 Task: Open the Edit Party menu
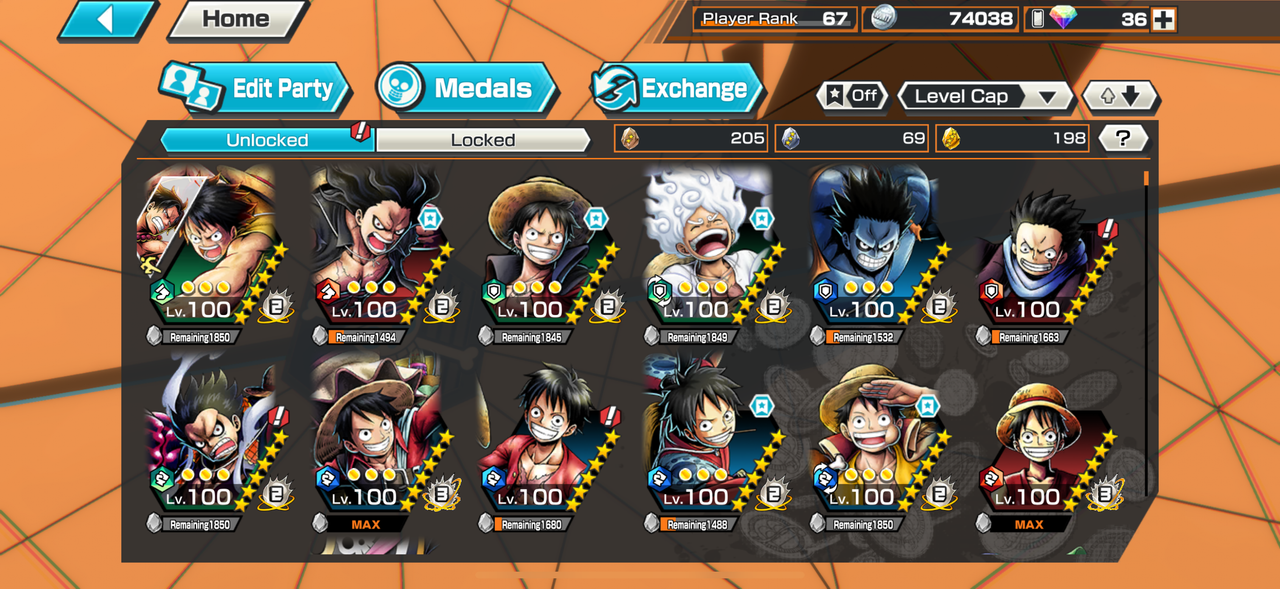point(256,88)
